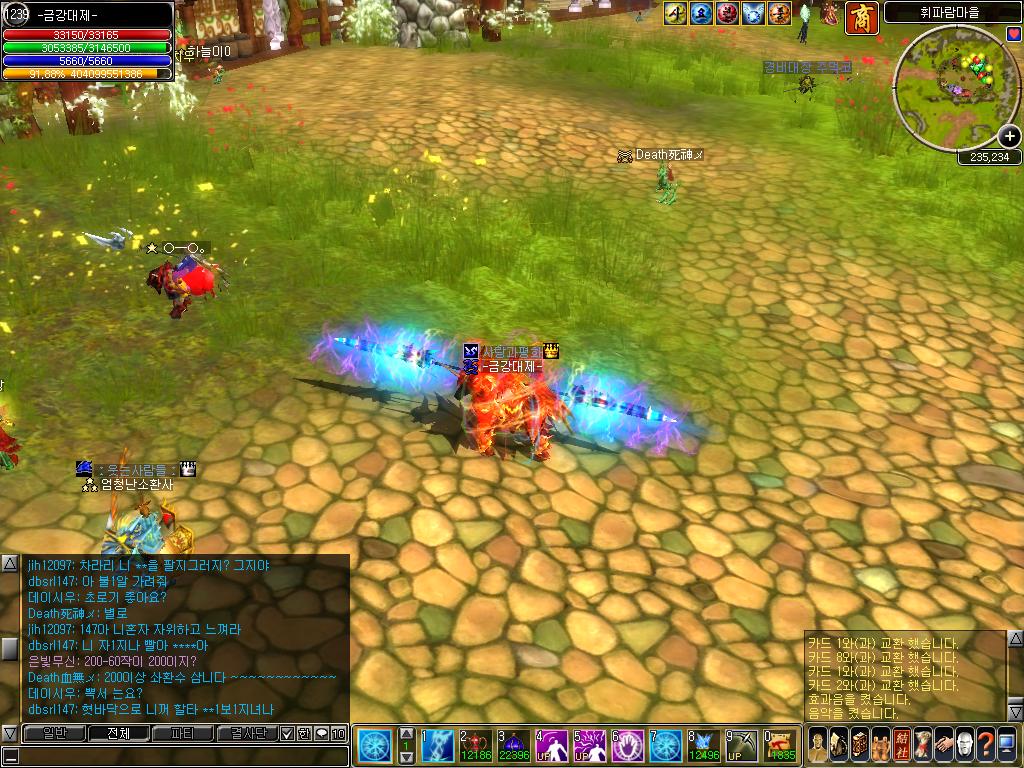The height and width of the screenshot is (768, 1024).
Task: Select the 전체 chat tab
Action: (117, 733)
